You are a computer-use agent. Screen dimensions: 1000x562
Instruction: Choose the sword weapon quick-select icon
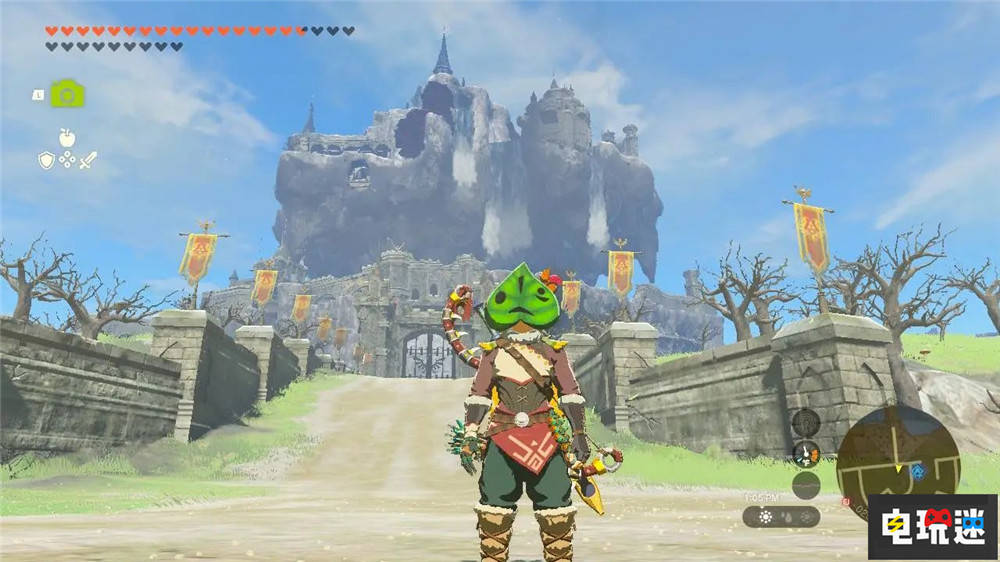point(88,160)
